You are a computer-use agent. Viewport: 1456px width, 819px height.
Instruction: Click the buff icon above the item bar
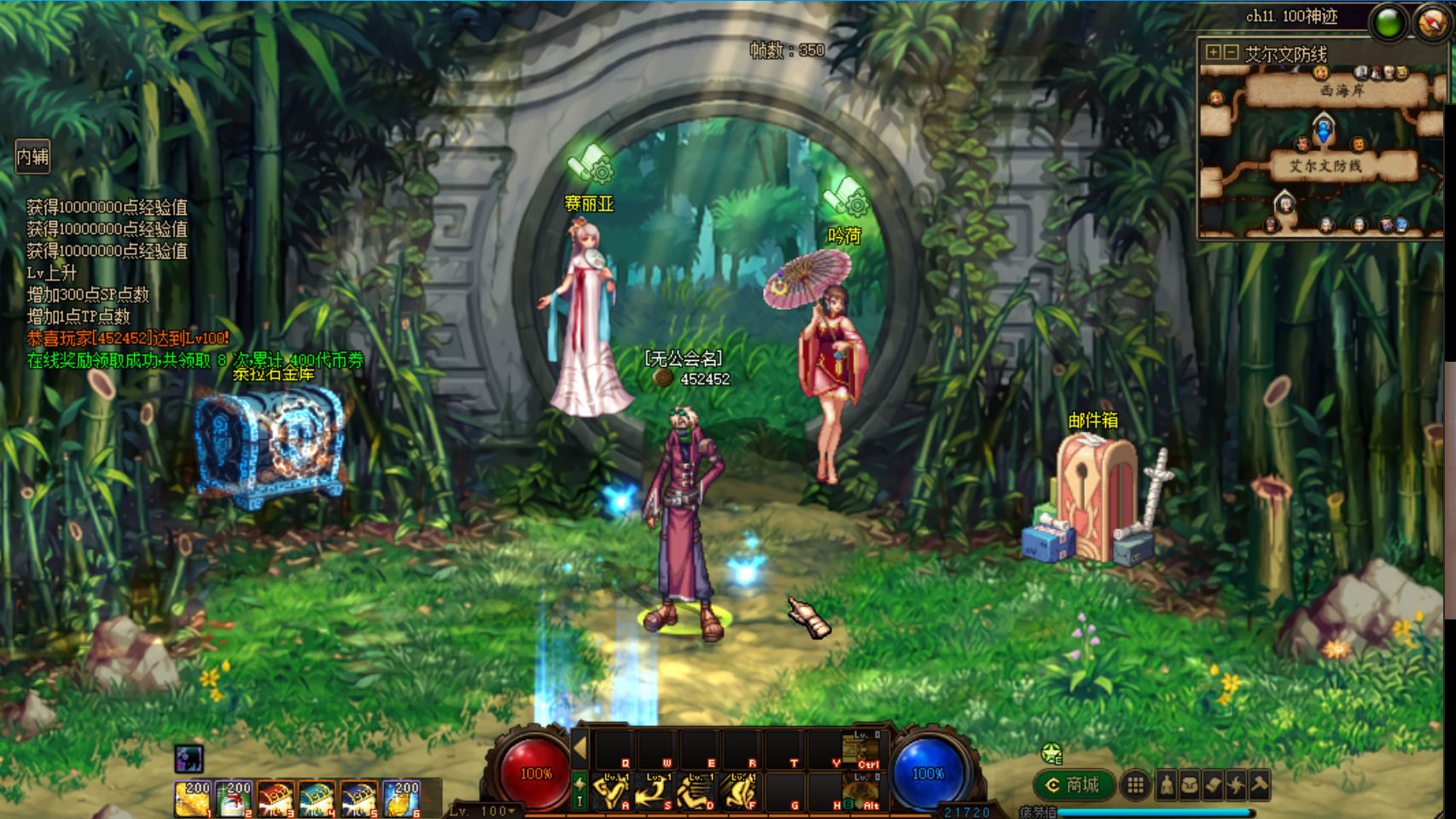[x=189, y=758]
